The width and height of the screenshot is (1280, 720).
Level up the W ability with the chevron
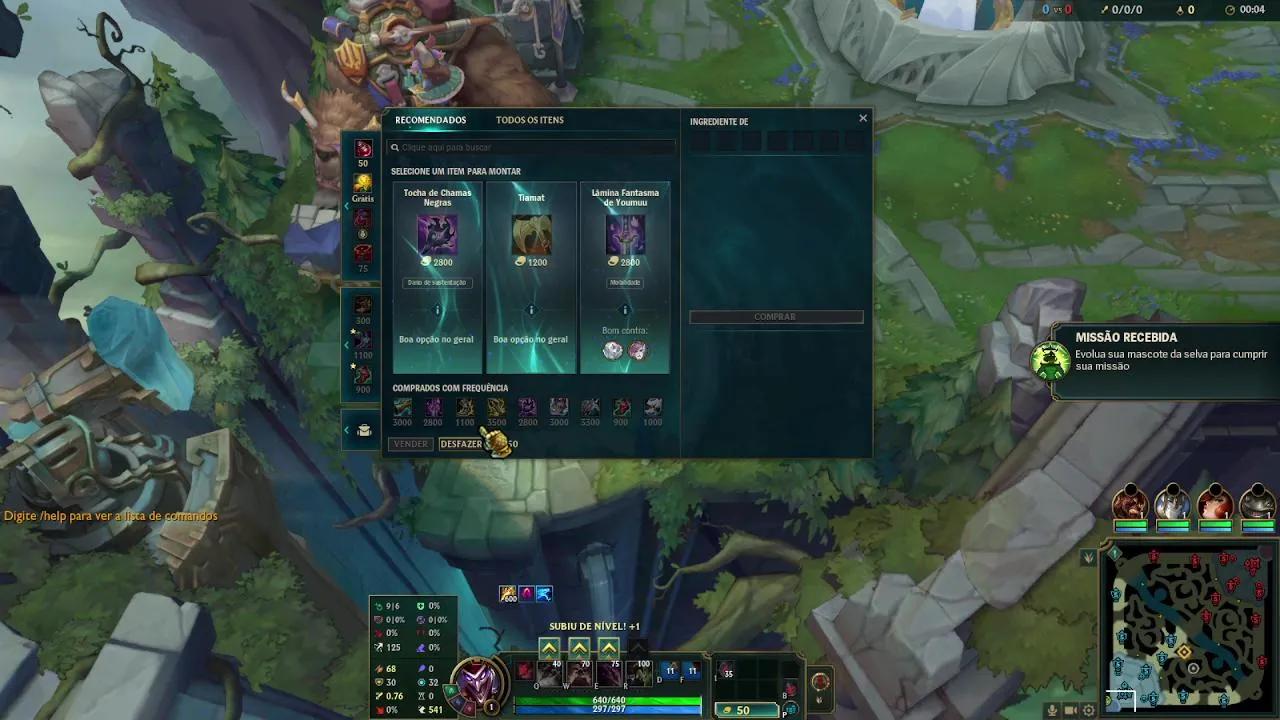point(579,648)
